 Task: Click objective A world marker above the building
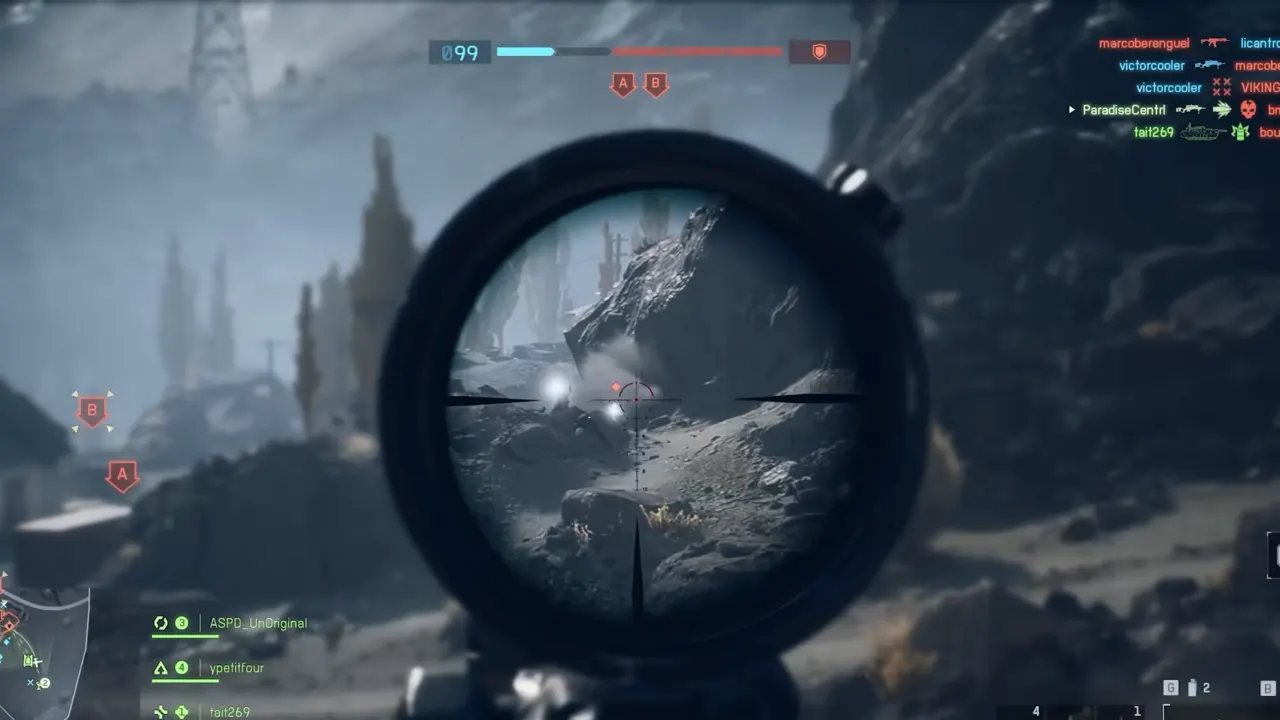[122, 475]
